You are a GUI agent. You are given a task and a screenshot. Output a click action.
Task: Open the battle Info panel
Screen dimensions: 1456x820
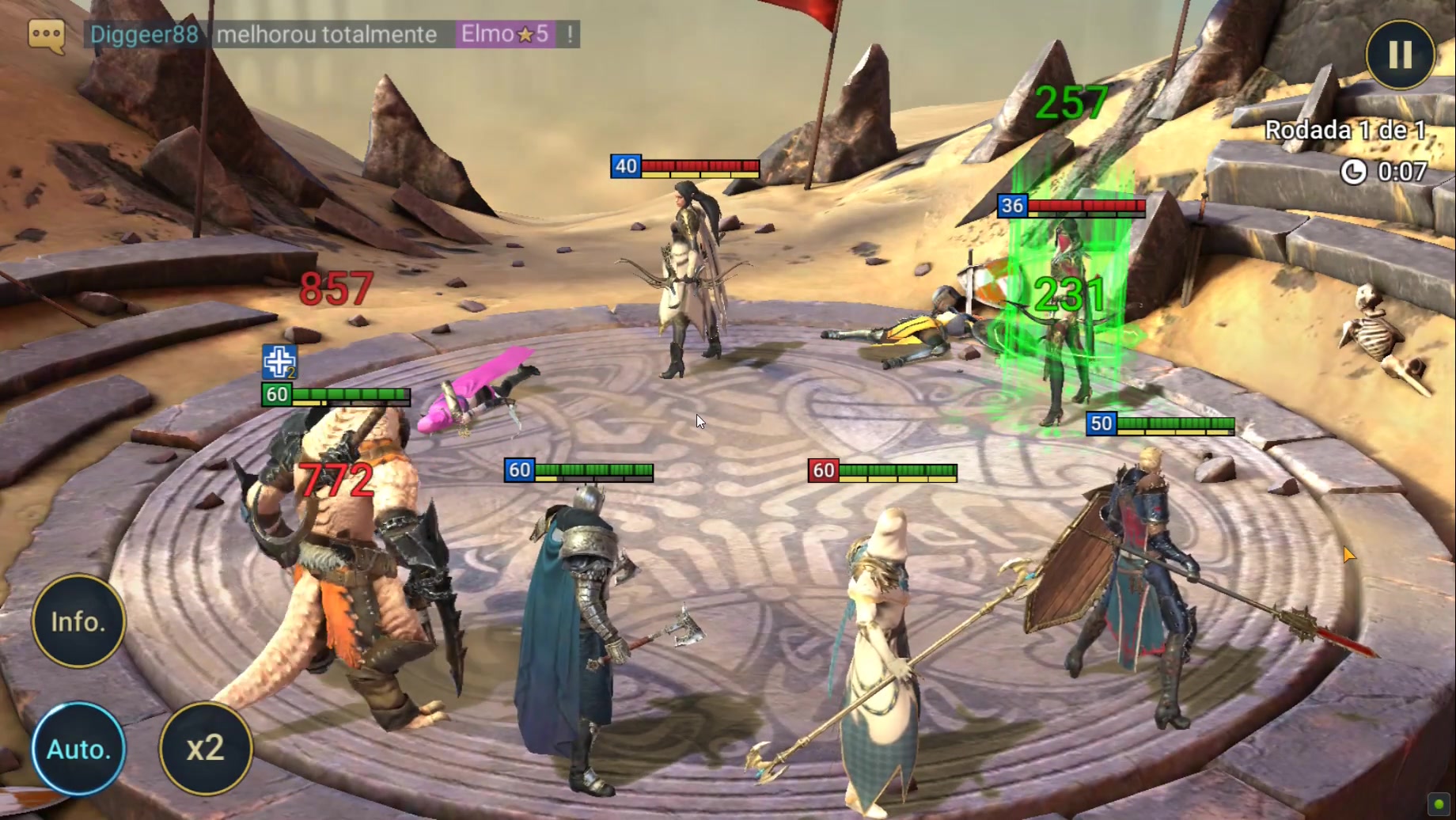click(78, 621)
